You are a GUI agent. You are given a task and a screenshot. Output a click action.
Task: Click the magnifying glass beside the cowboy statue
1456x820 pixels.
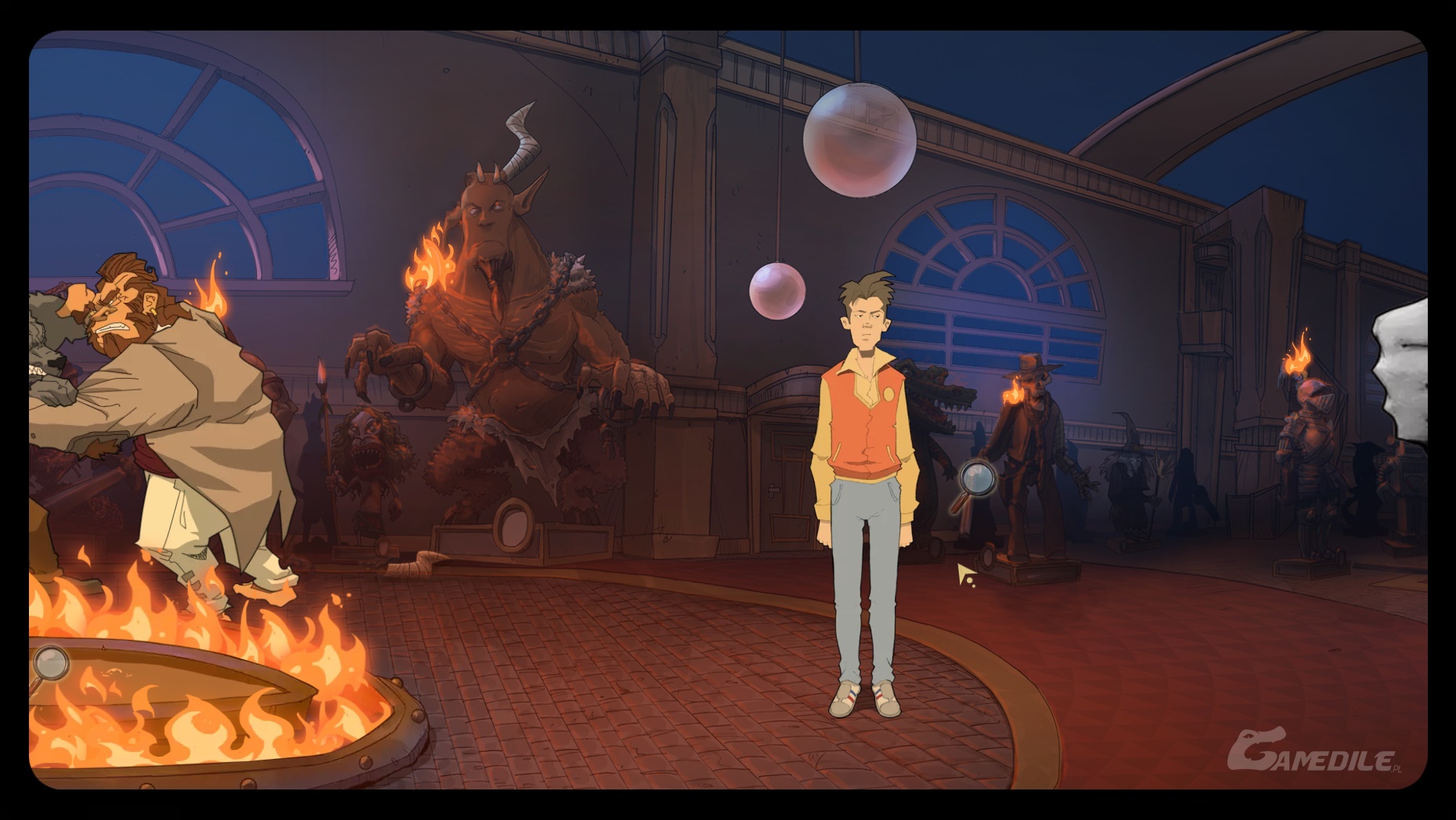pyautogui.click(x=977, y=478)
